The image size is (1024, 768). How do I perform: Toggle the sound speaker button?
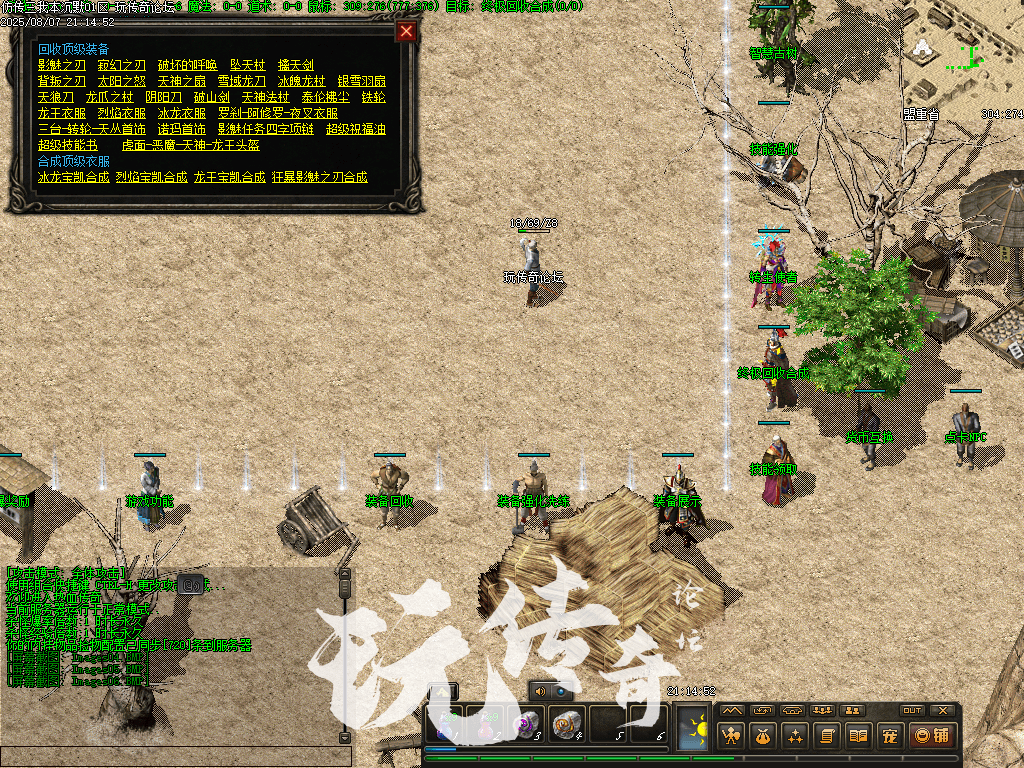click(x=540, y=690)
